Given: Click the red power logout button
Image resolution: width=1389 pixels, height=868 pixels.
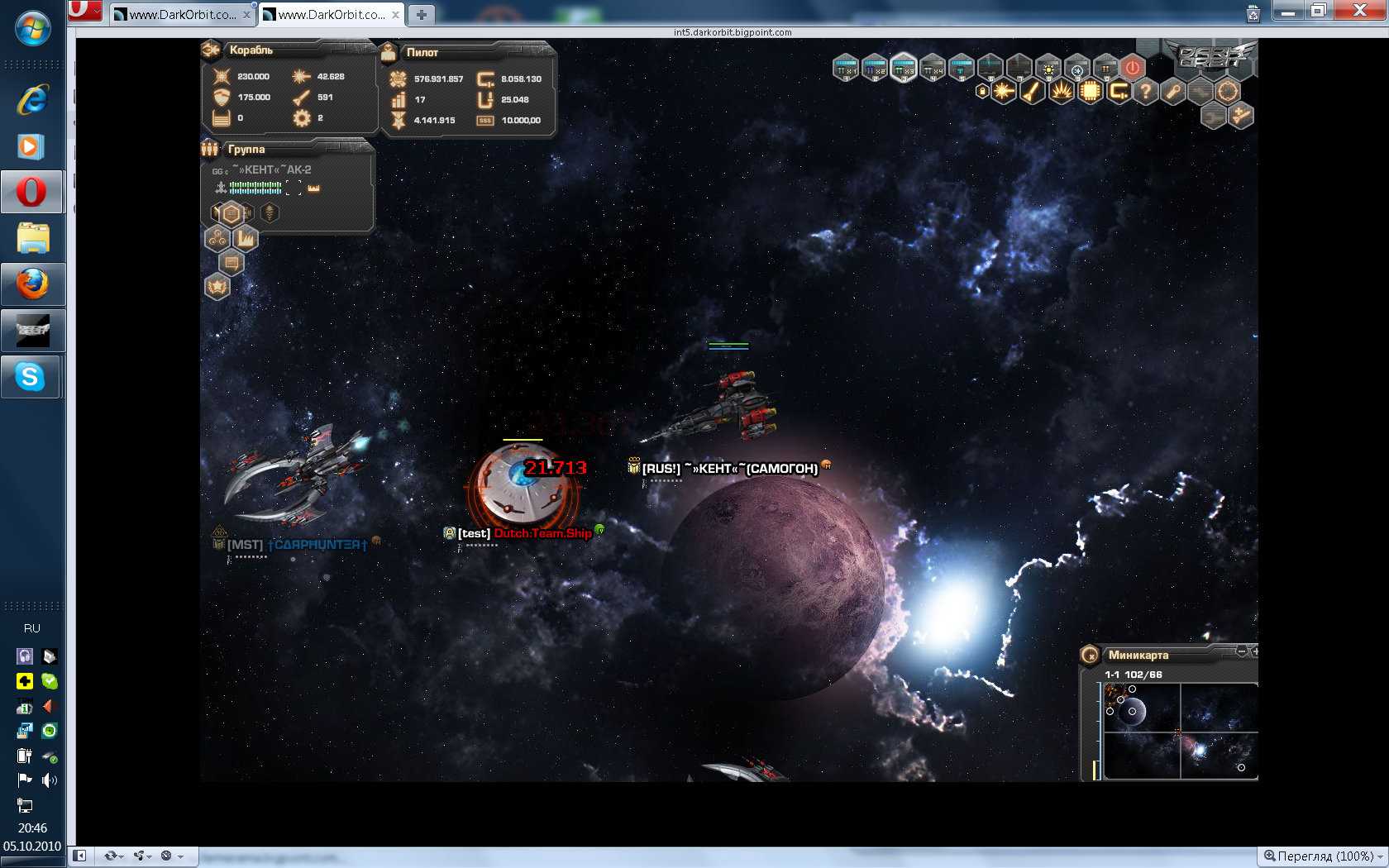Looking at the screenshot, I should point(1133,67).
